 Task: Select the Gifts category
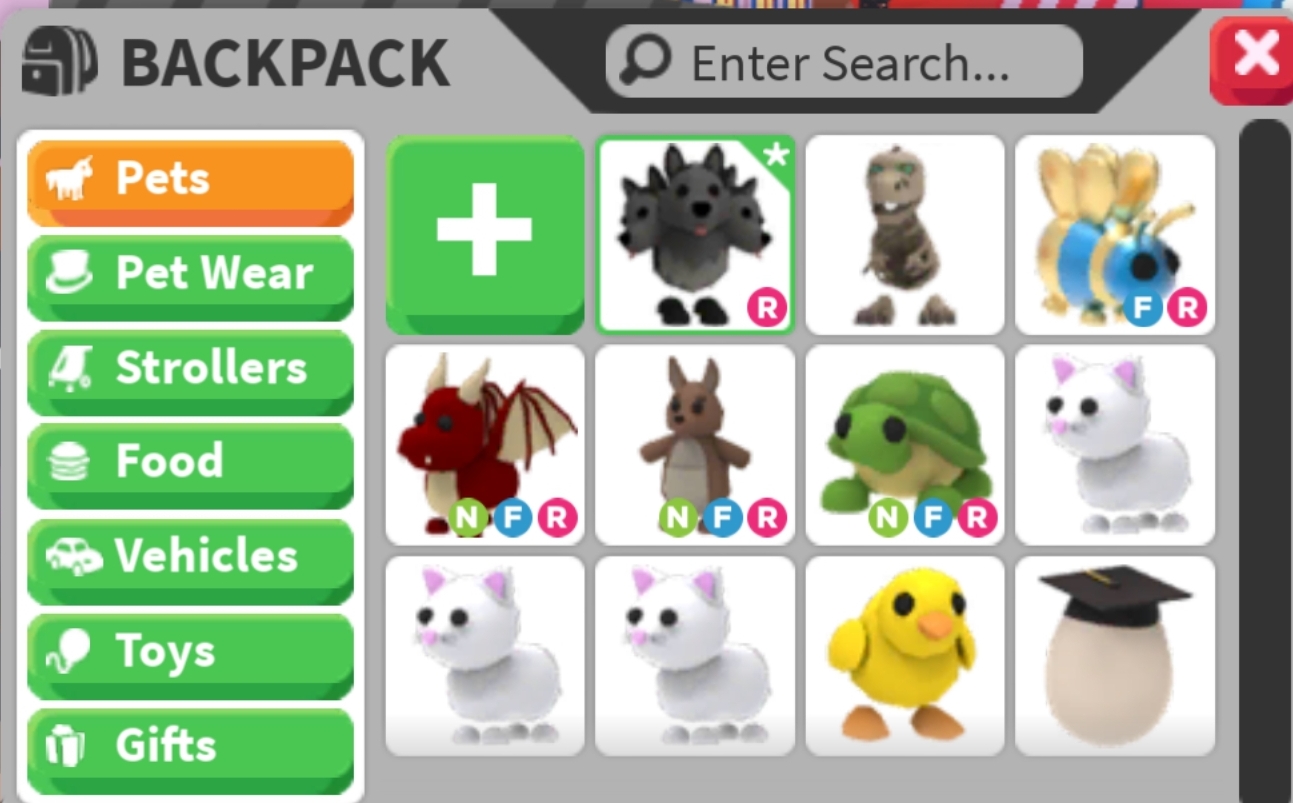(190, 745)
